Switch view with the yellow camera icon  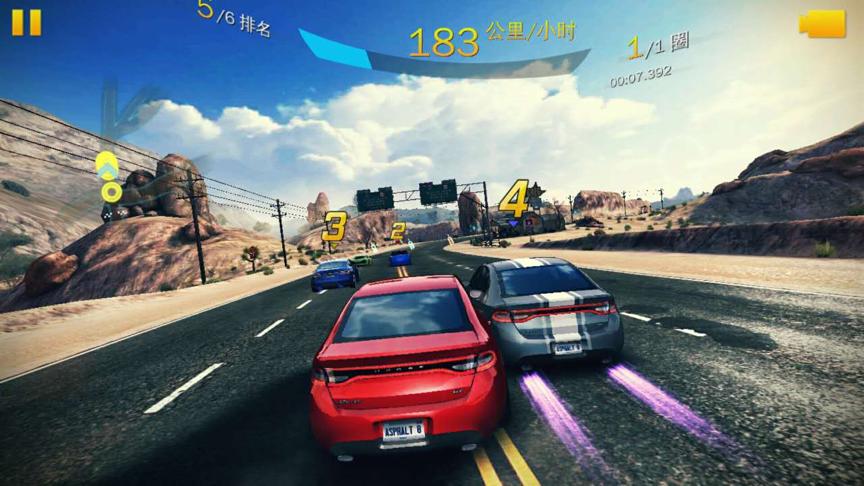pyautogui.click(x=822, y=24)
